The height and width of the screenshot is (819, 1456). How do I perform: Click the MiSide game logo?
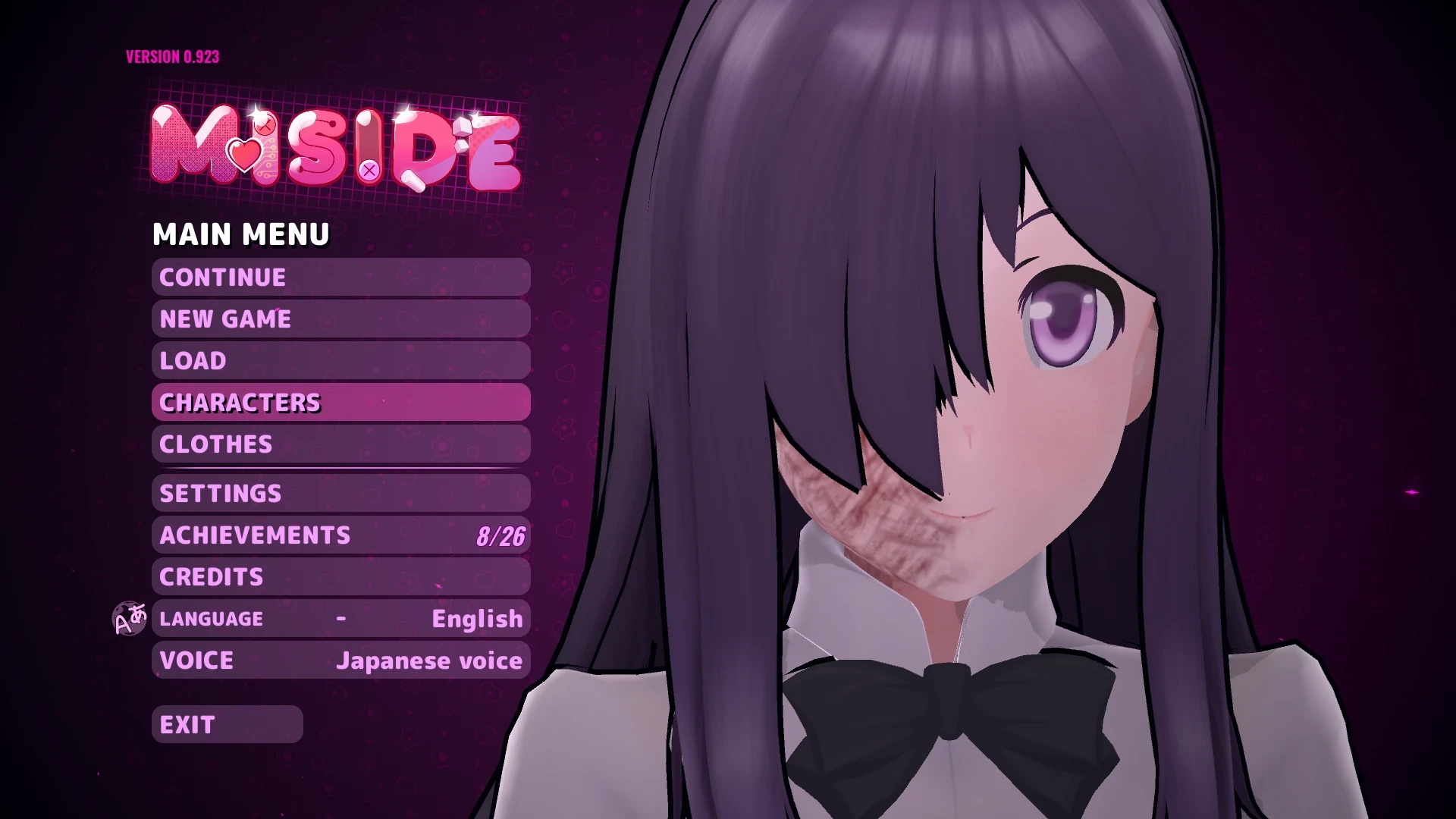(x=337, y=148)
